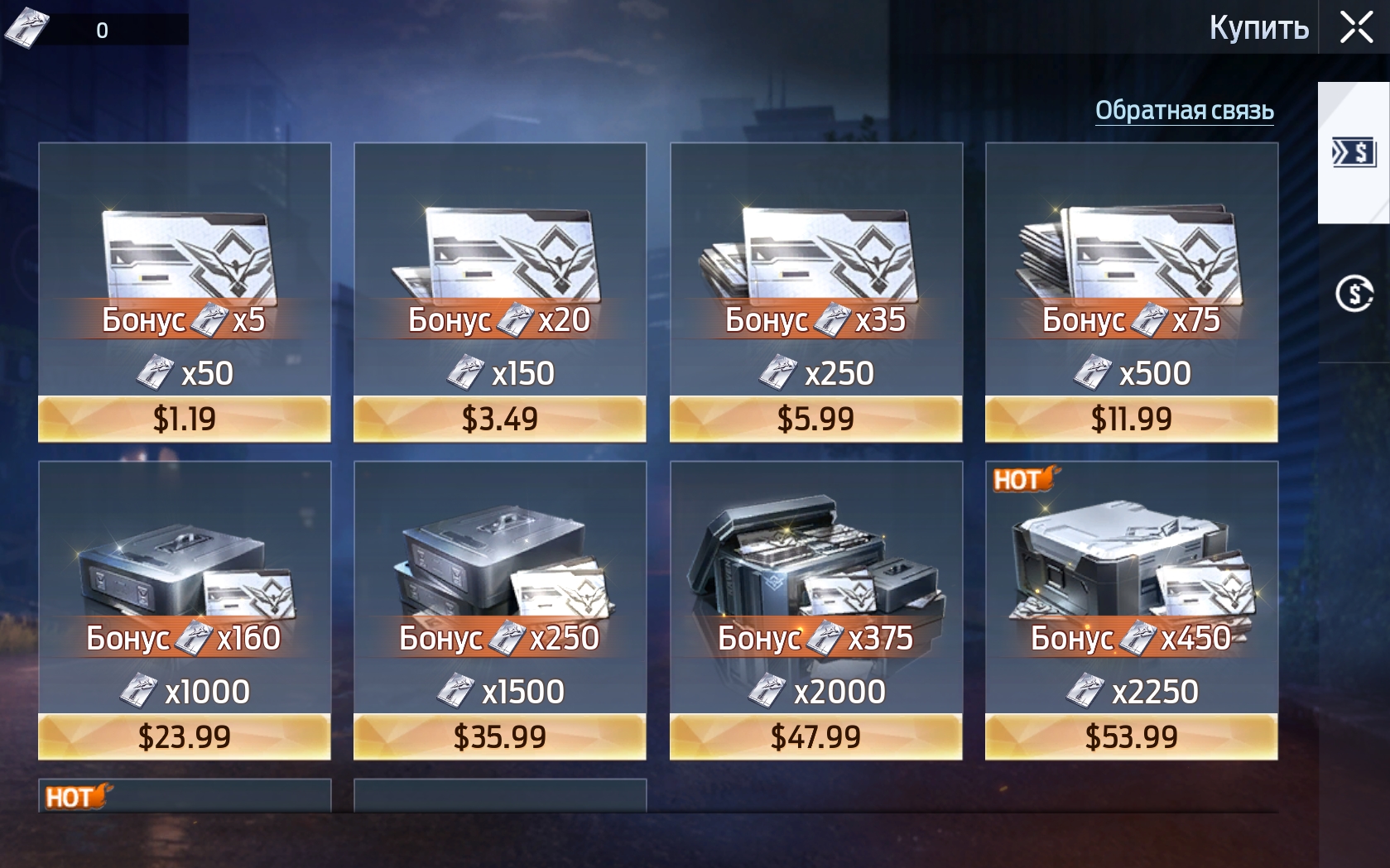Buy the x50 coupon pack for $1.19

click(x=184, y=419)
